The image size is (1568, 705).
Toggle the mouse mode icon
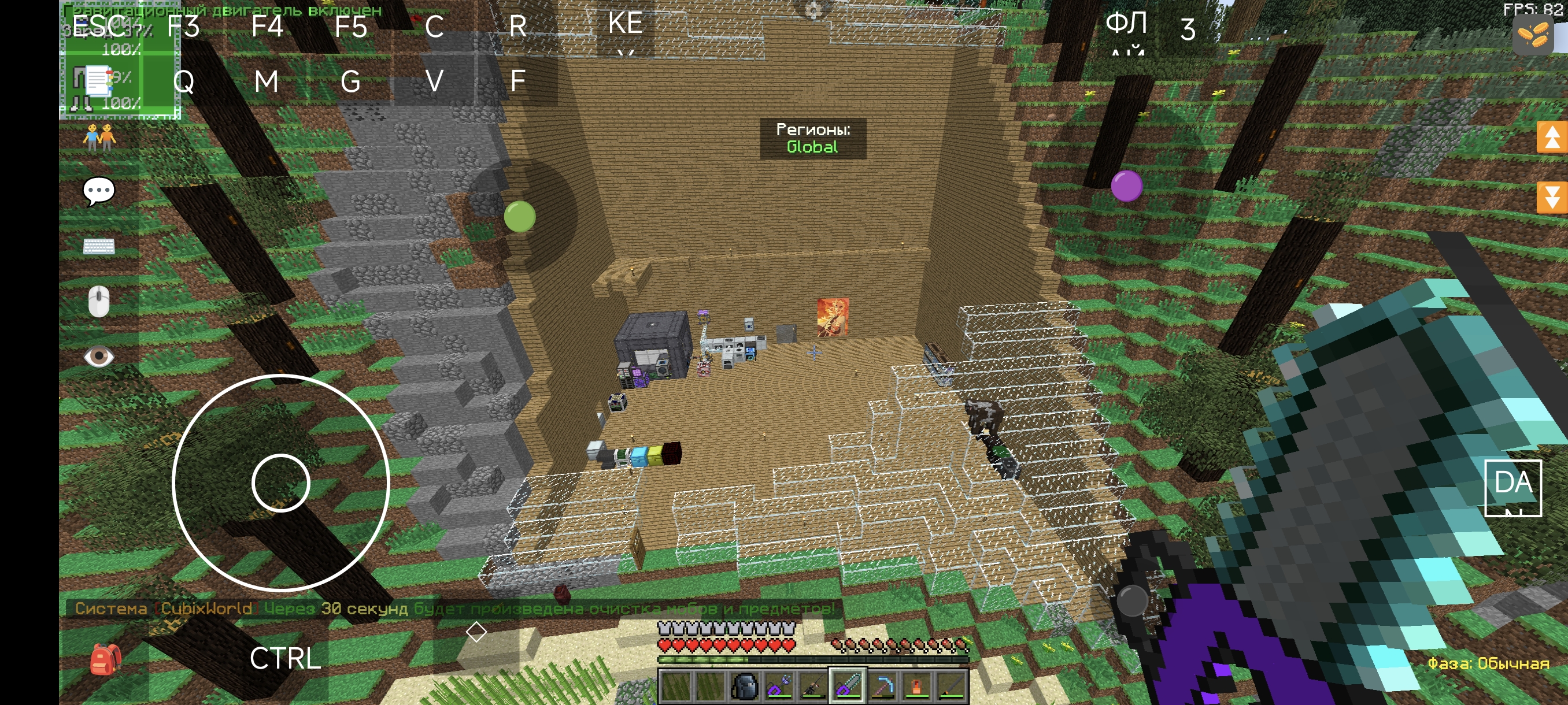pos(99,301)
